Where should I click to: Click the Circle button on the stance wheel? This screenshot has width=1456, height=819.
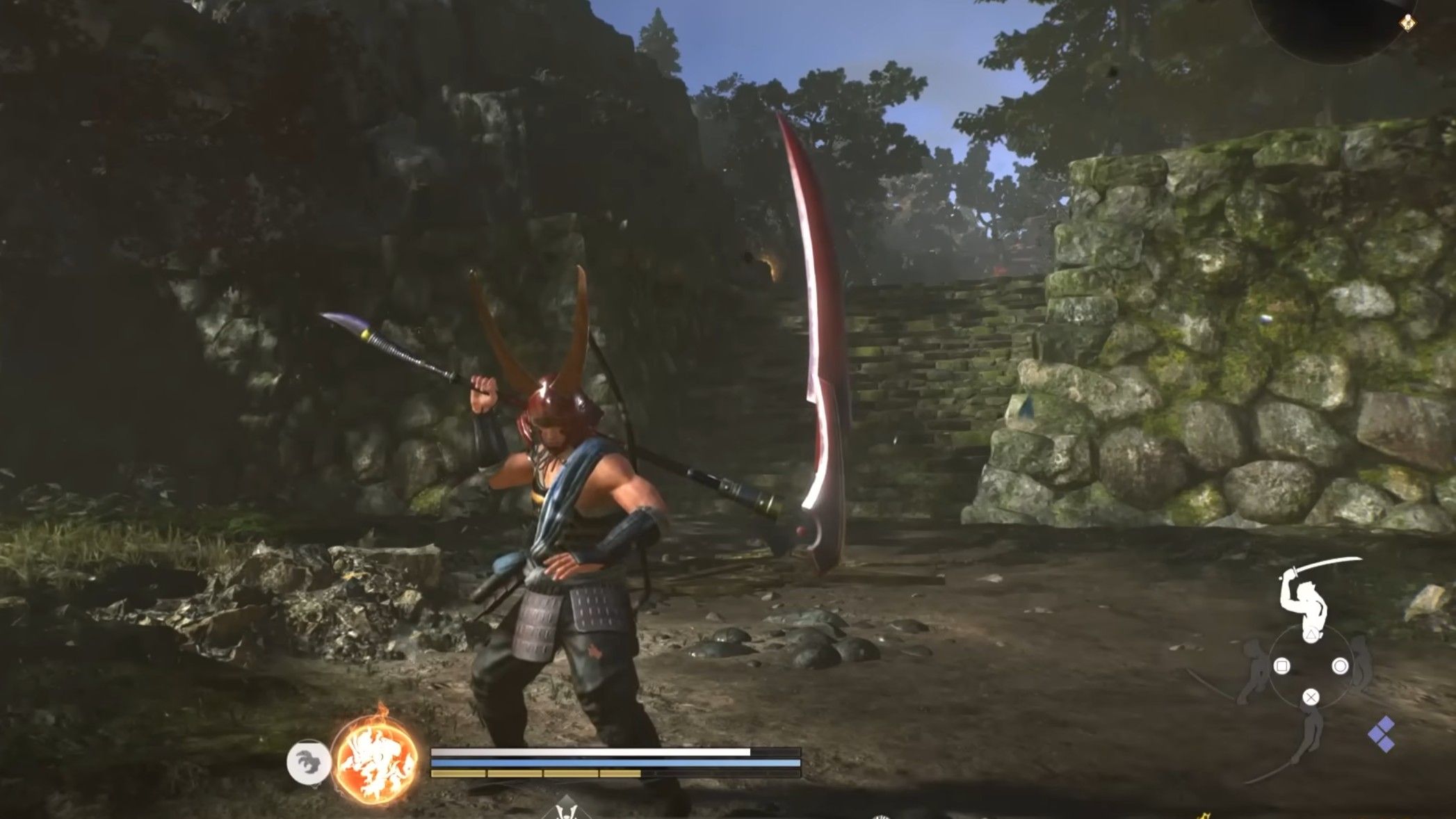coord(1341,665)
